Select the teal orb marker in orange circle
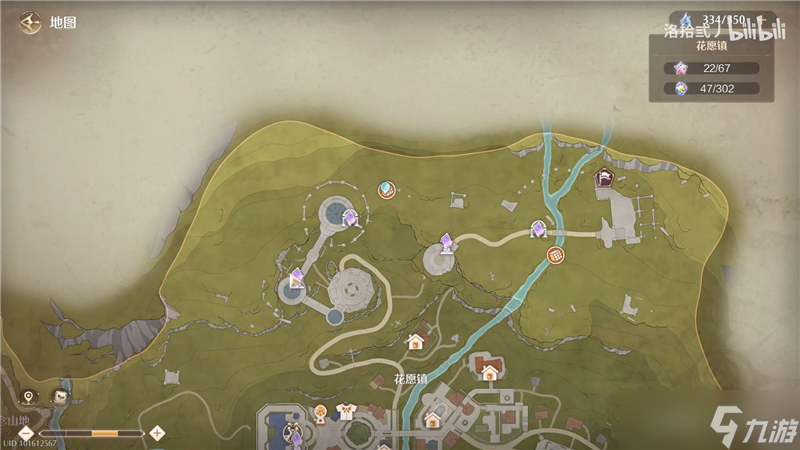 click(386, 189)
